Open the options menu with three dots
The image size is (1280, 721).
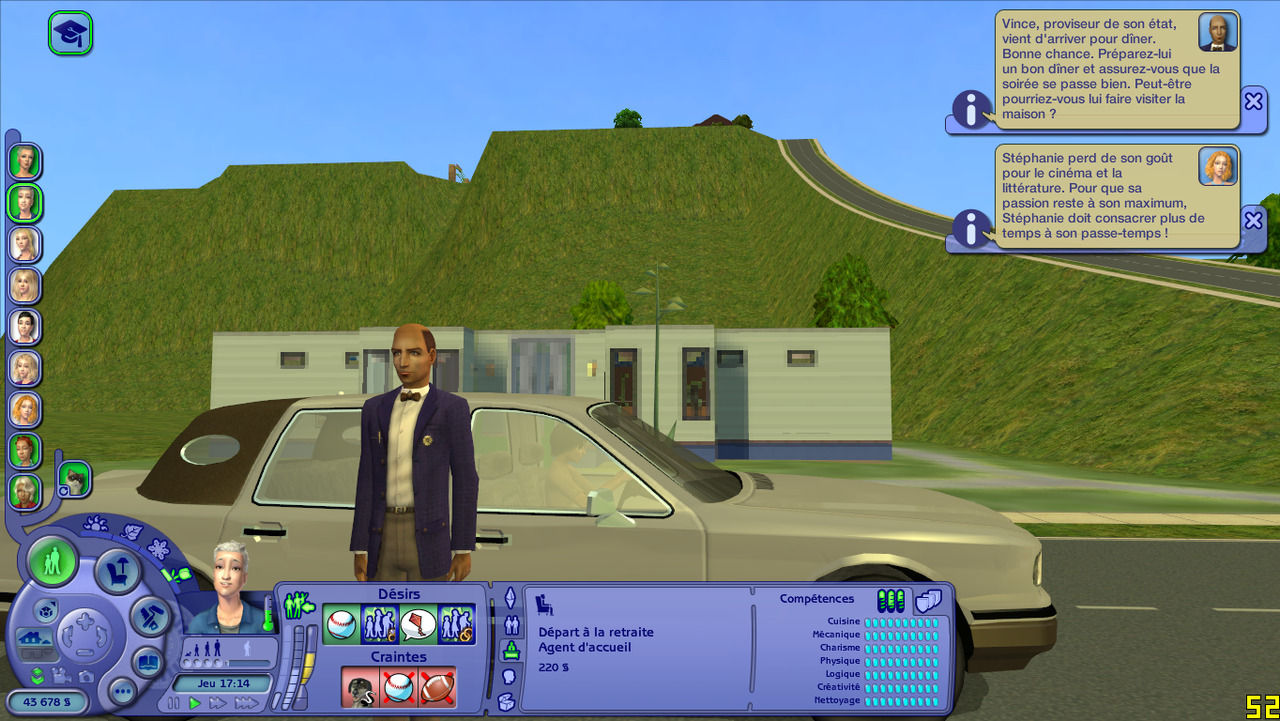(122, 691)
